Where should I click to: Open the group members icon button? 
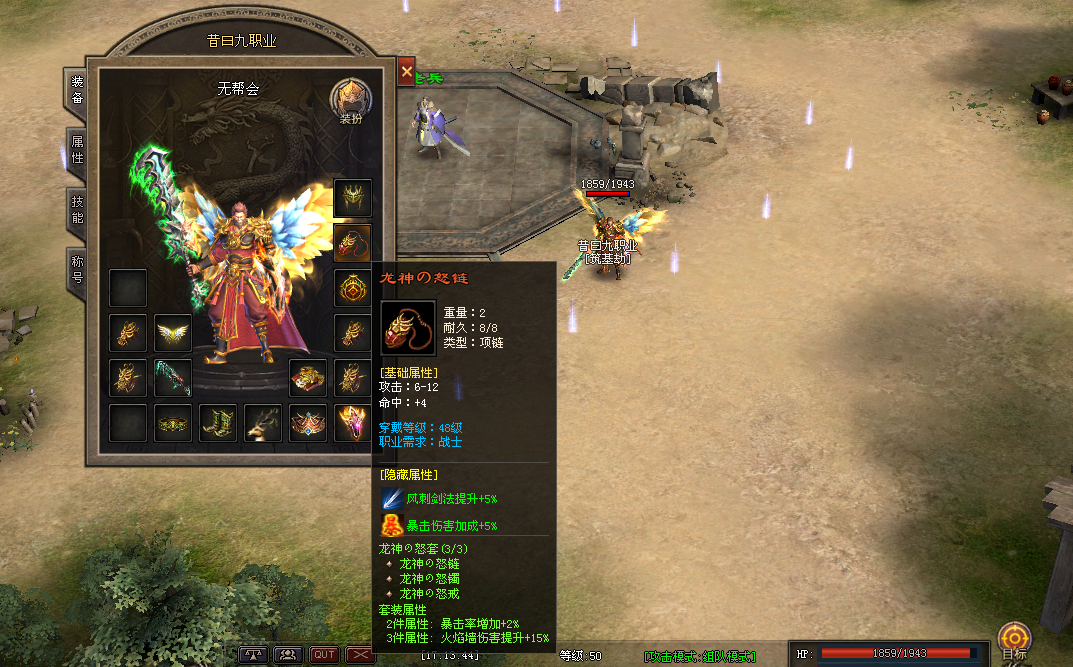pyautogui.click(x=289, y=655)
